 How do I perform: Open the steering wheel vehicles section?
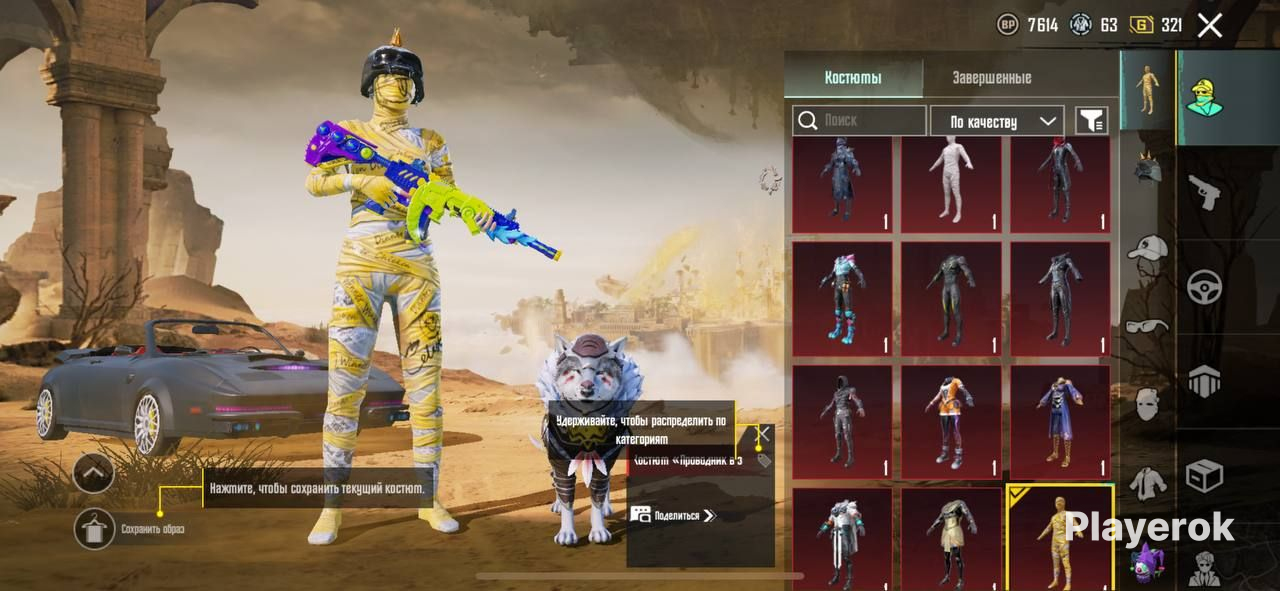click(x=1204, y=287)
